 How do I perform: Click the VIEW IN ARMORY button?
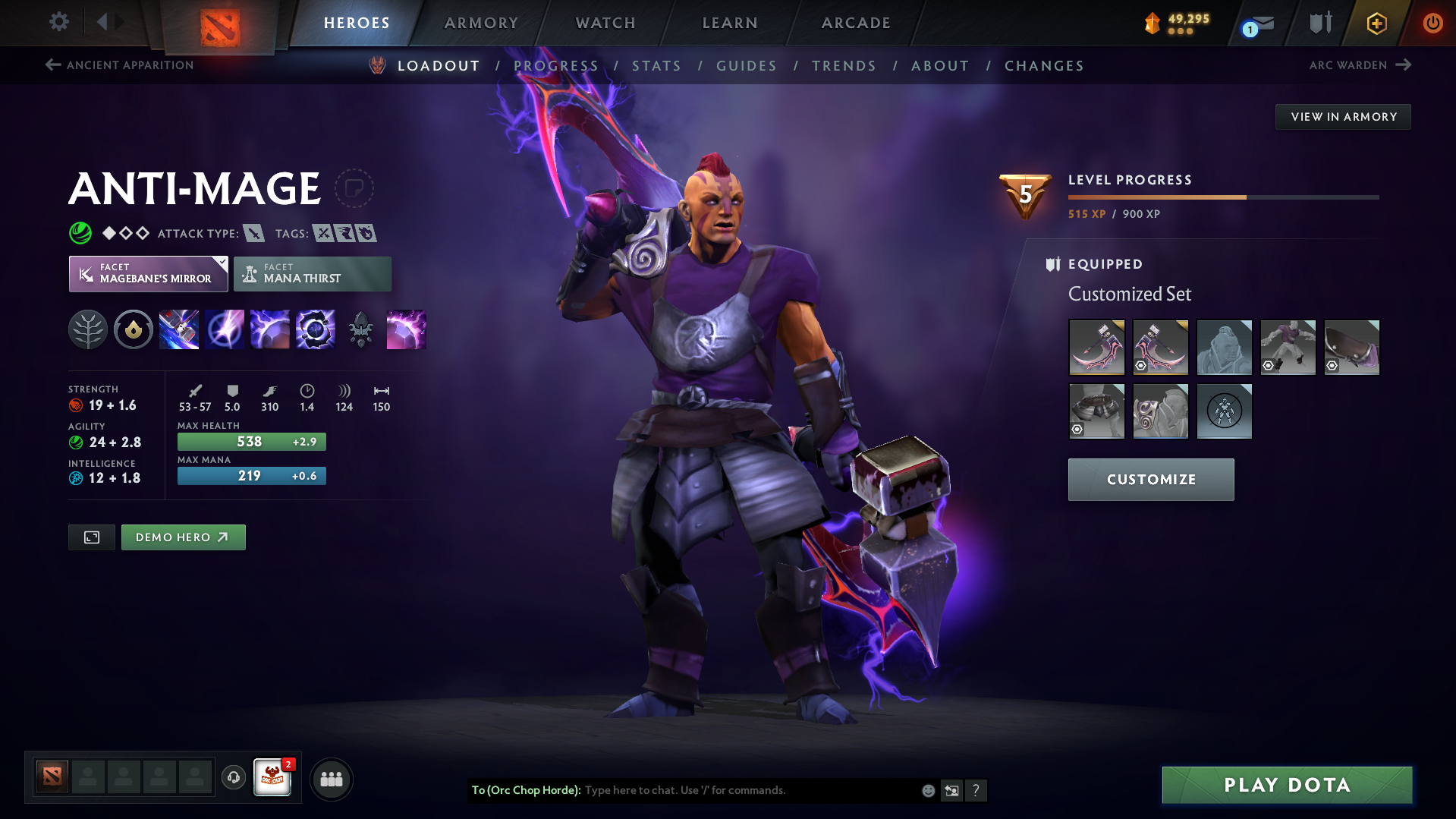click(x=1342, y=116)
